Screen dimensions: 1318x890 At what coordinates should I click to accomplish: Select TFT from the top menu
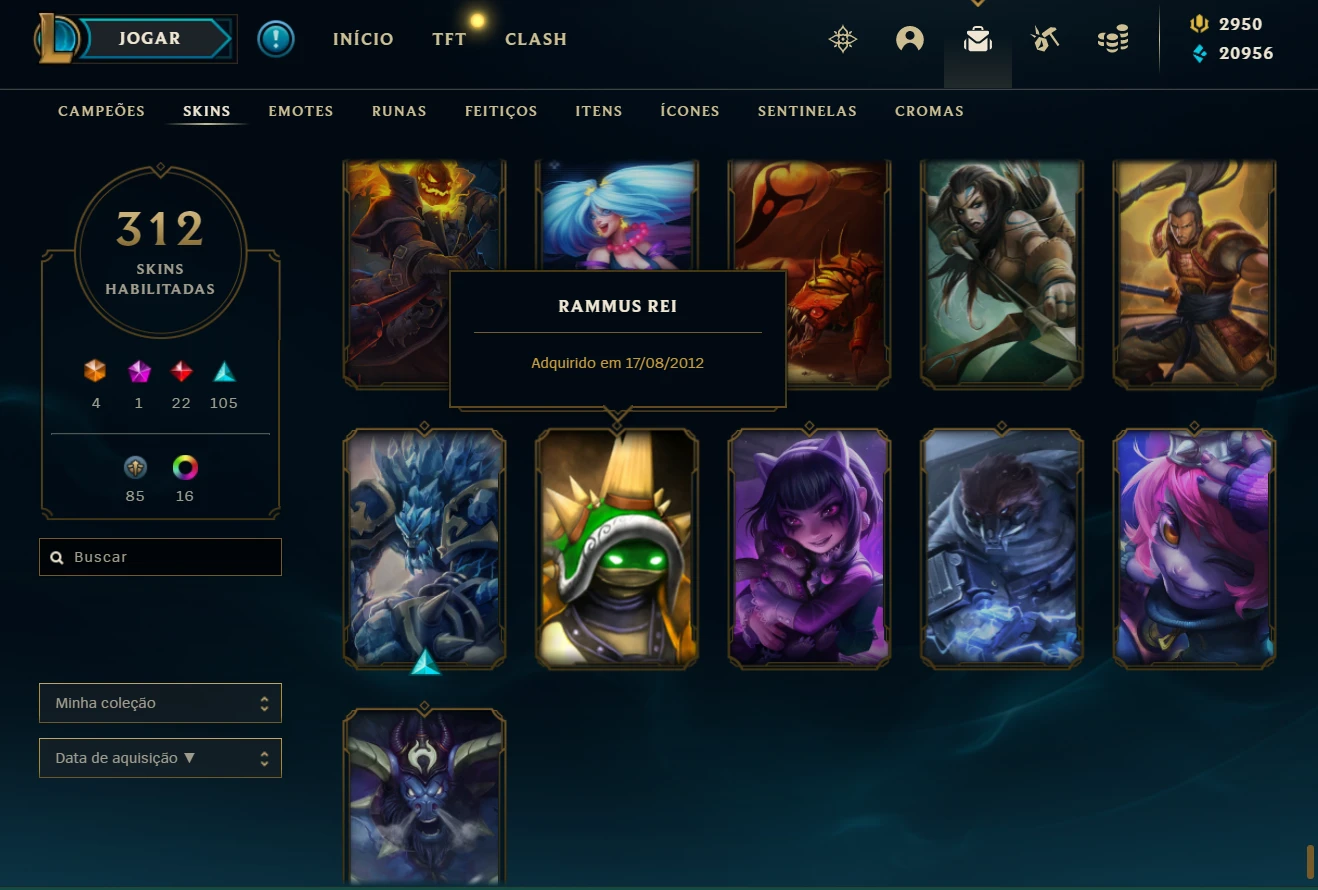pos(449,39)
